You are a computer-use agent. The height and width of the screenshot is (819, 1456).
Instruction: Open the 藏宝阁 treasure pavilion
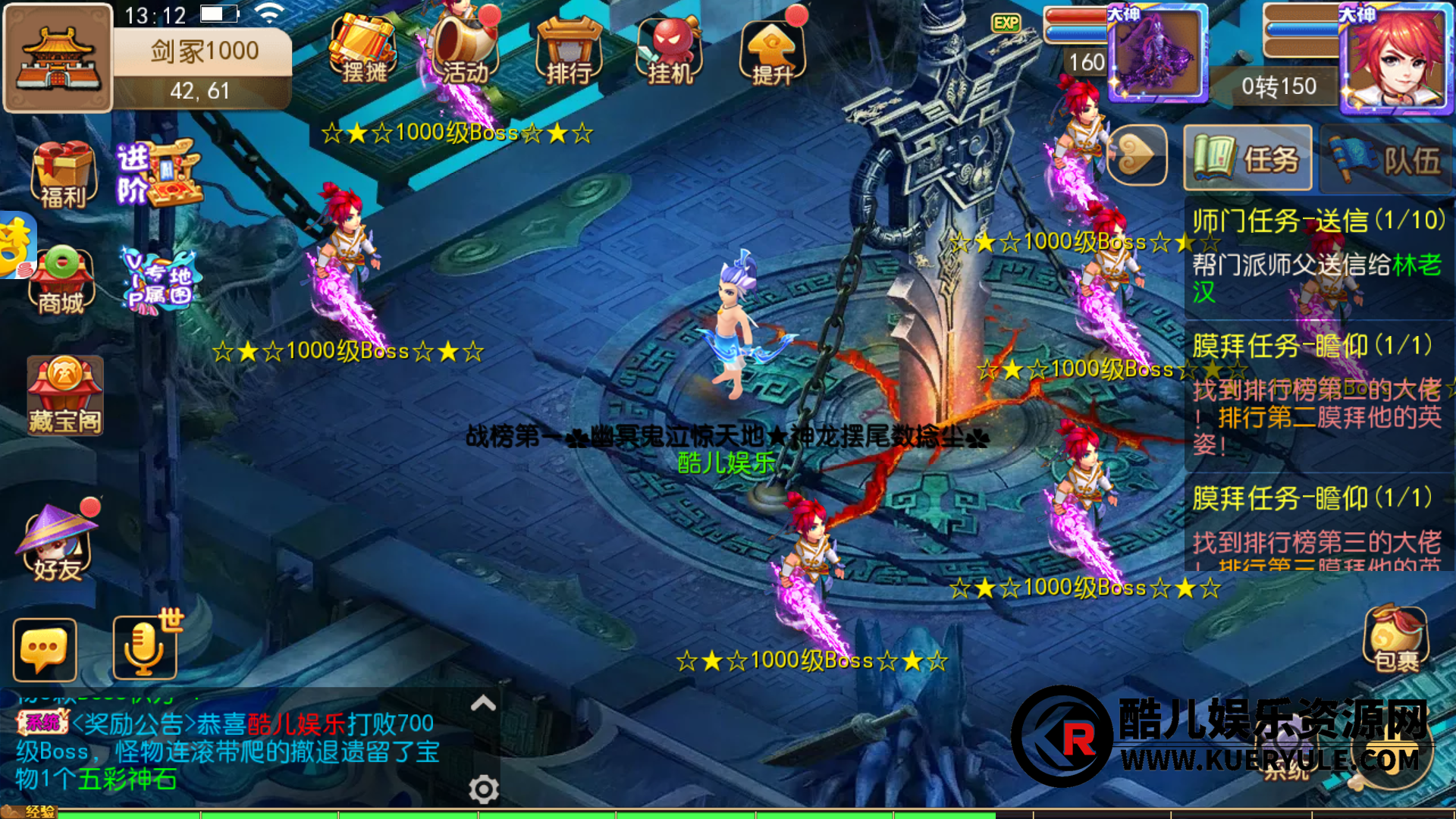64,395
